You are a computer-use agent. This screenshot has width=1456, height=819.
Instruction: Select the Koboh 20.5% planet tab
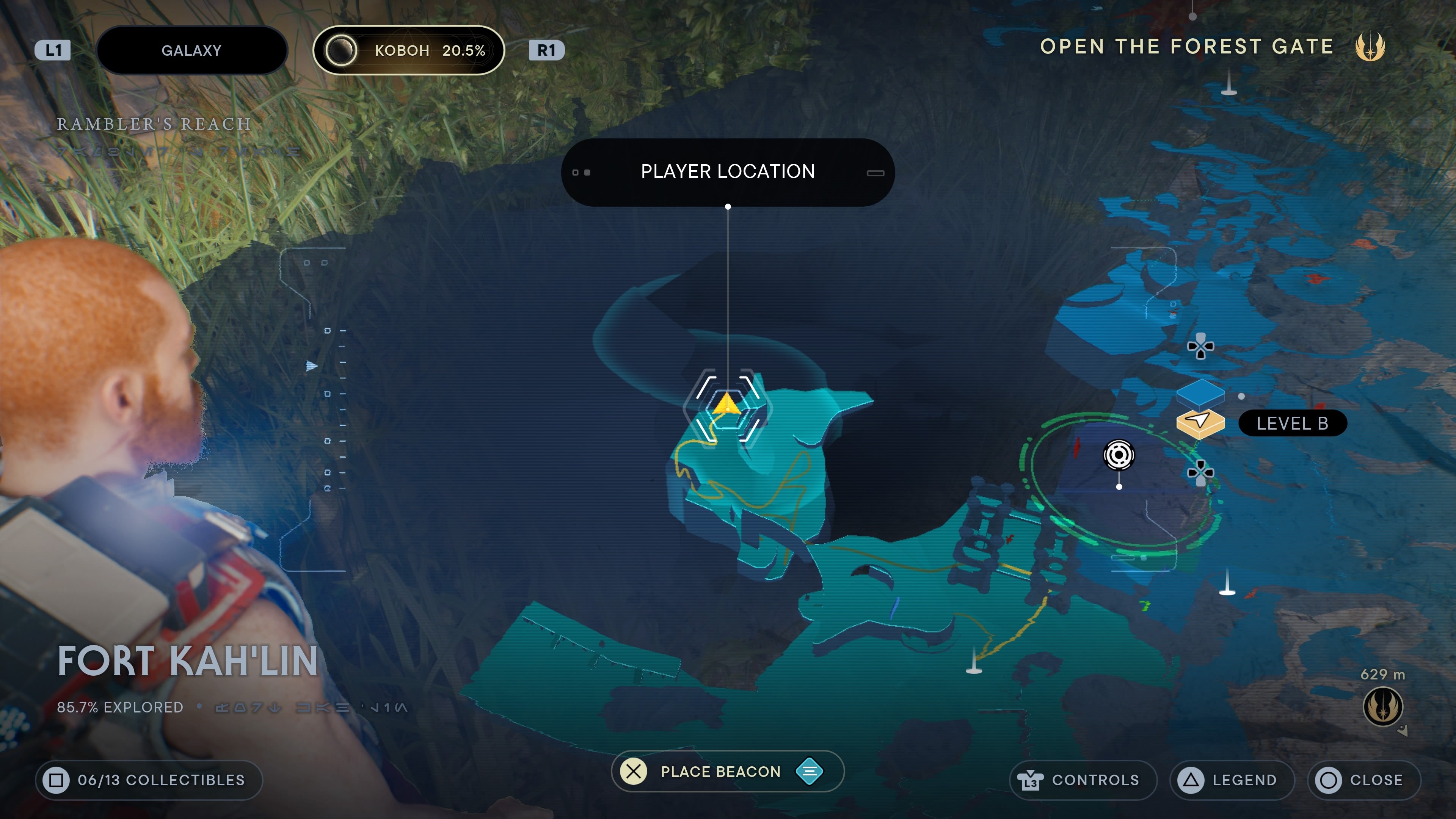pyautogui.click(x=408, y=50)
